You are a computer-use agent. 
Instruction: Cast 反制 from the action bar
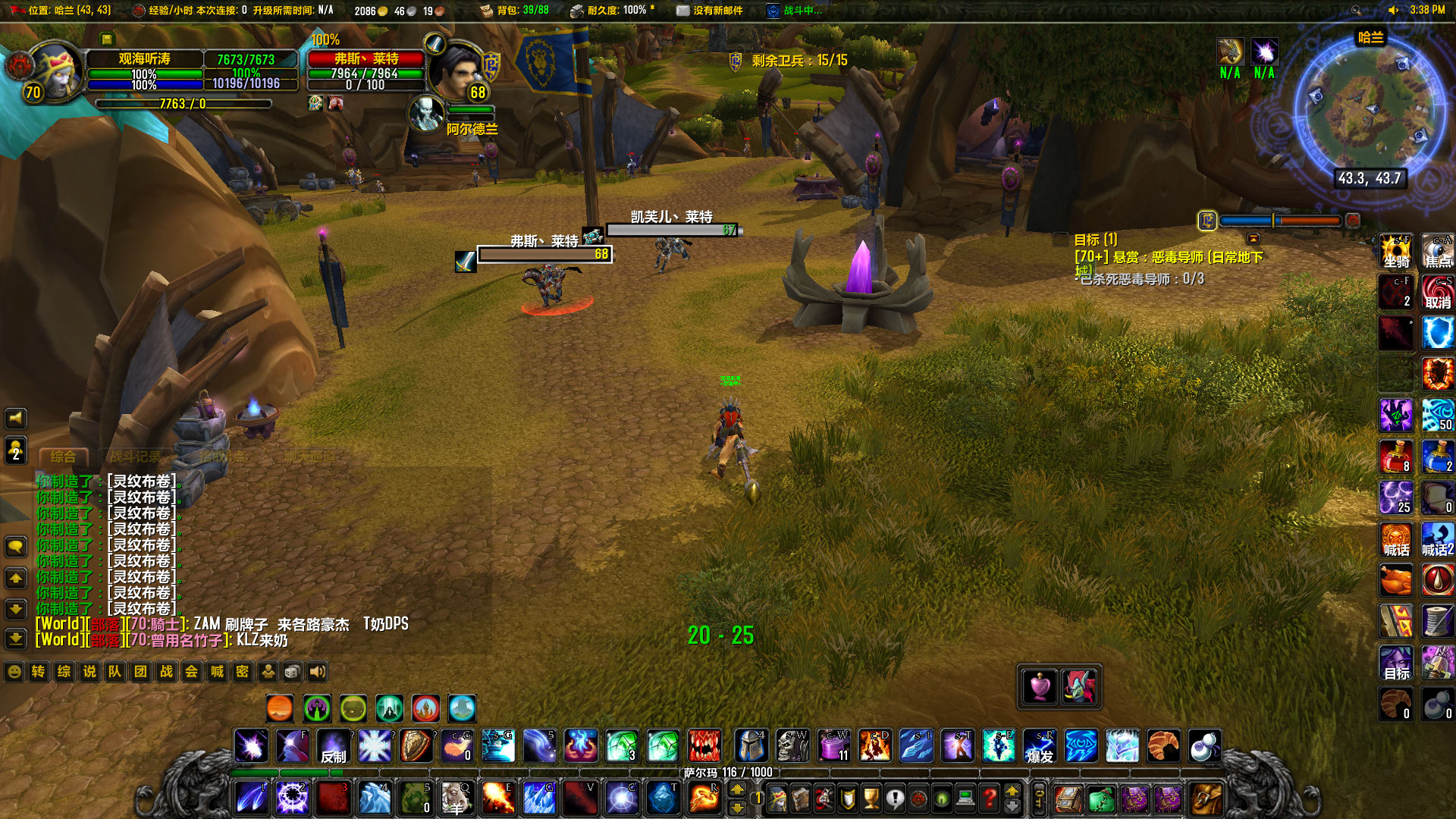334,746
